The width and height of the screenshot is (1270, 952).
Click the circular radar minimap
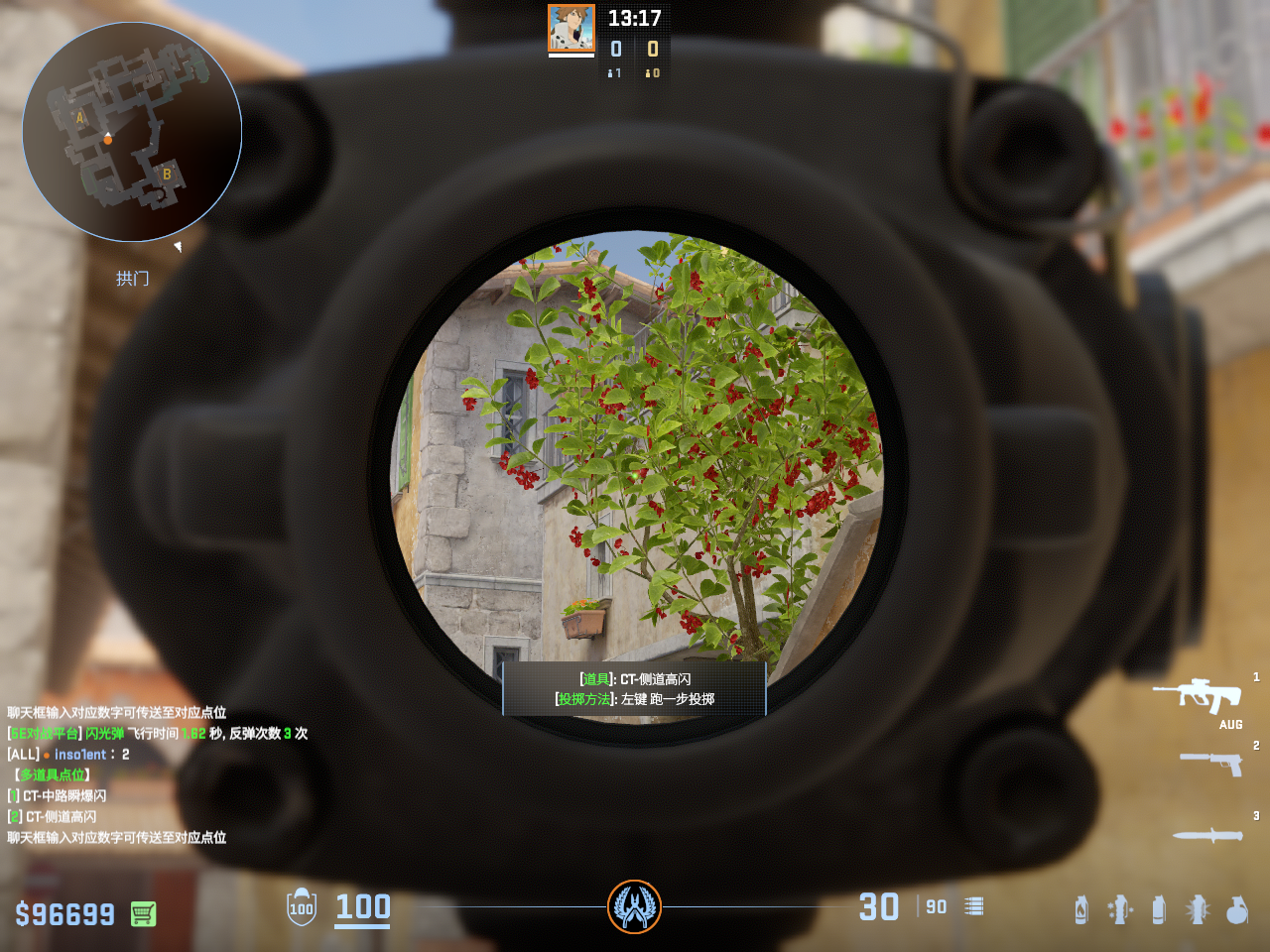tap(132, 132)
